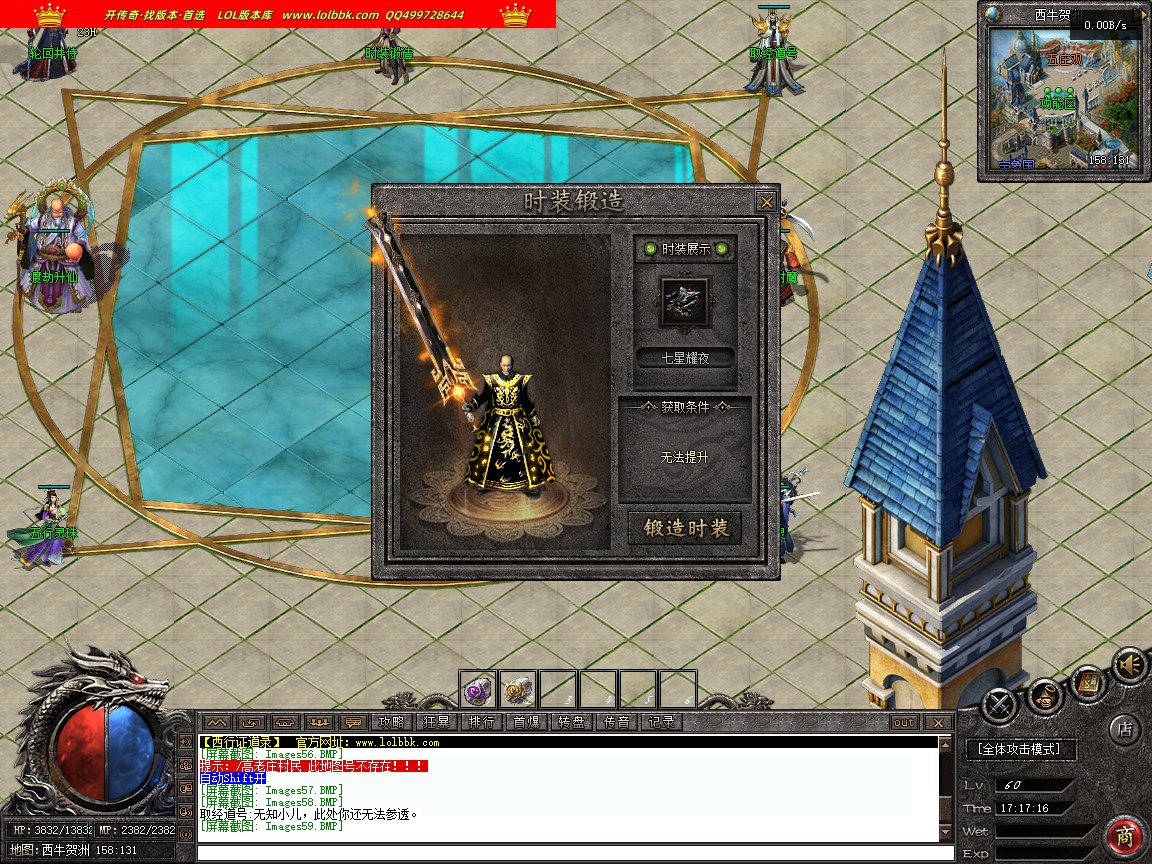This screenshot has width=1152, height=864.
Task: Click the 传音 broadcast button
Action: pos(616,722)
